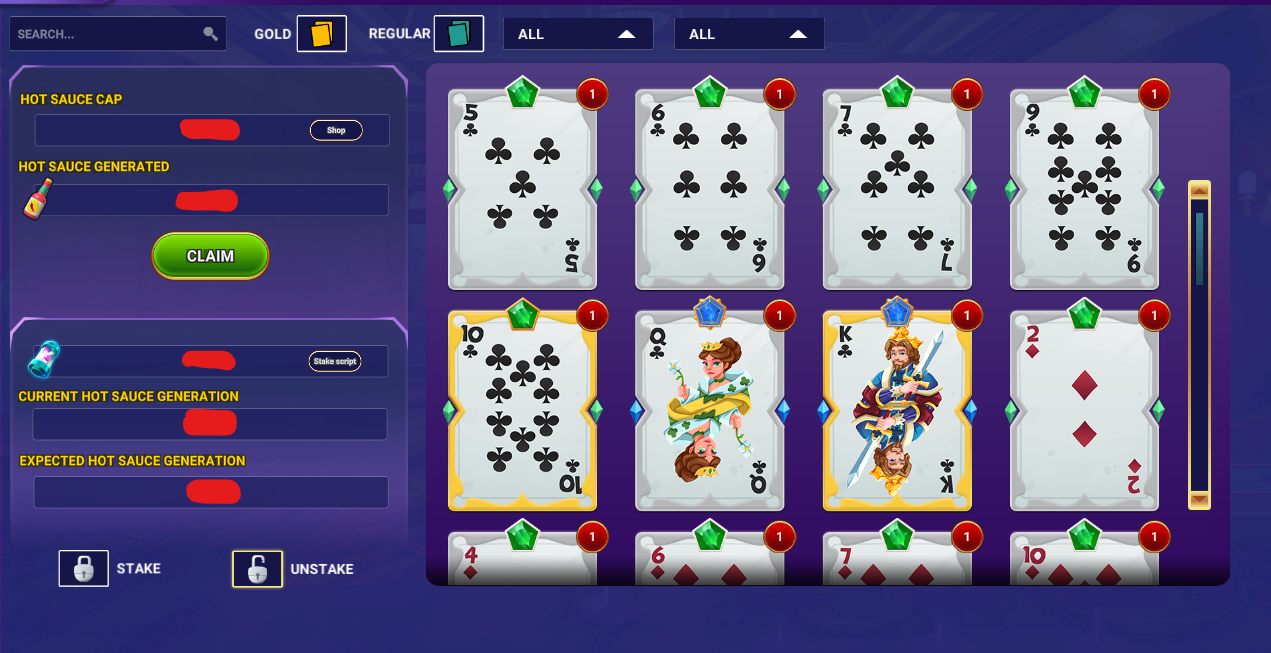Screen dimensions: 1271x653
Task: Select the gold 10 of clubs card
Action: 522,409
